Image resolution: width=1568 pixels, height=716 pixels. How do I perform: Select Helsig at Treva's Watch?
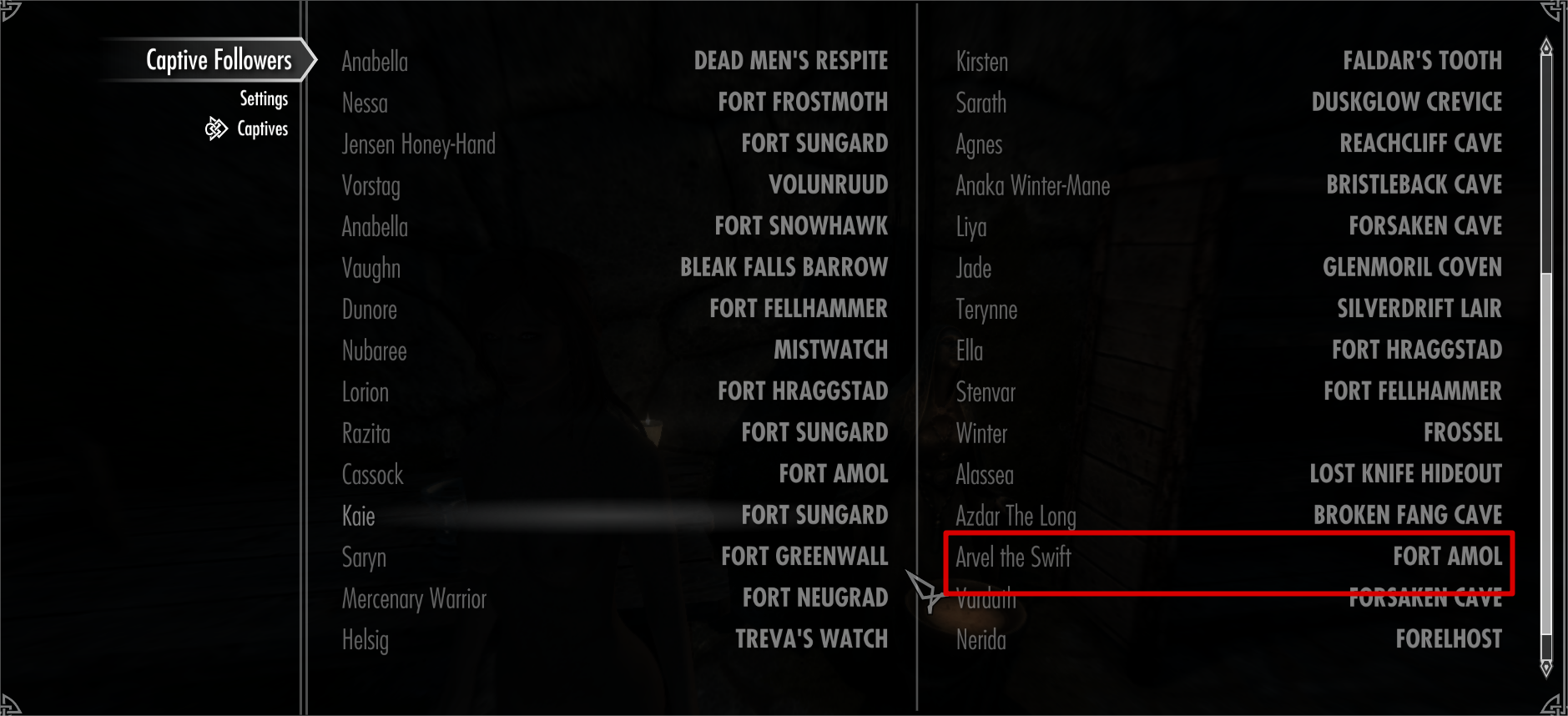[618, 639]
